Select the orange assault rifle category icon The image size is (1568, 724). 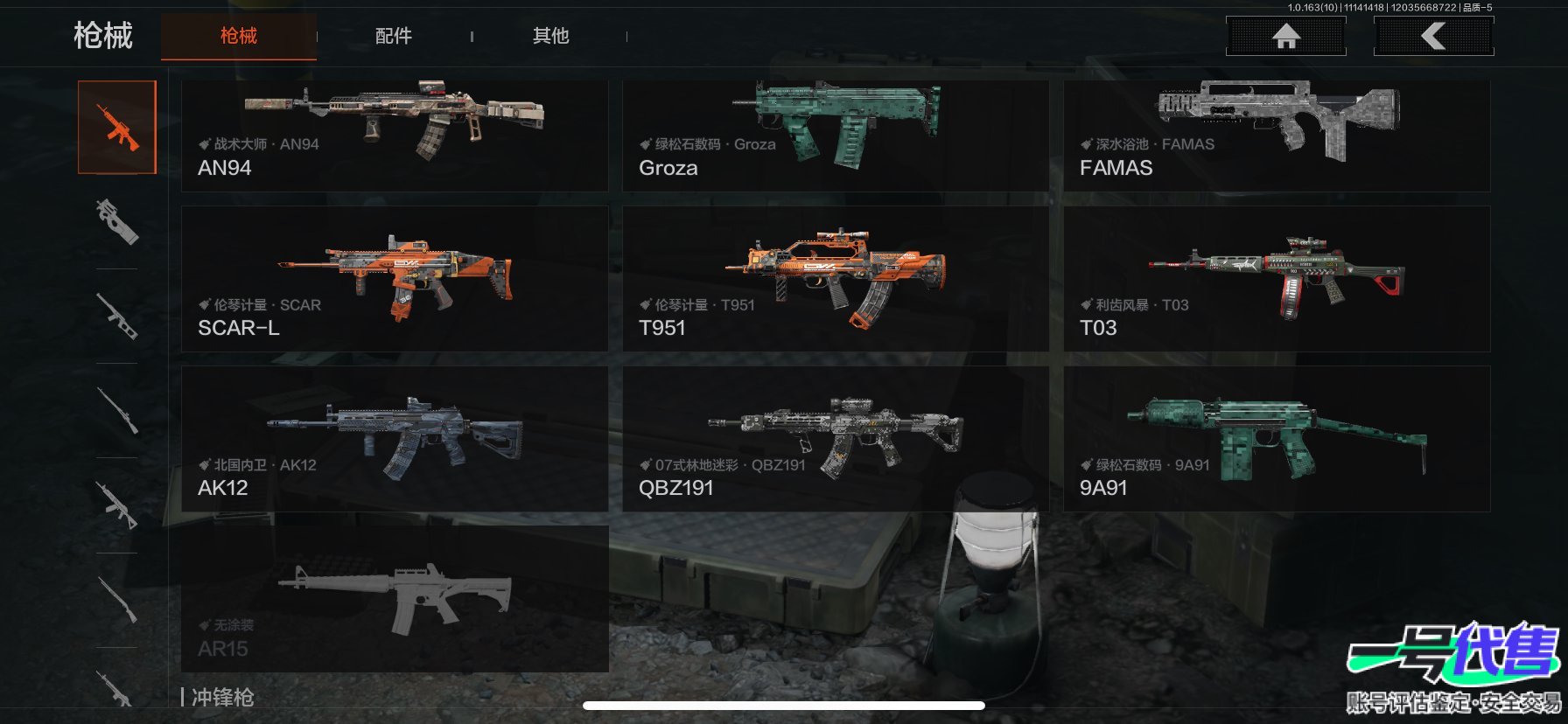coord(117,128)
